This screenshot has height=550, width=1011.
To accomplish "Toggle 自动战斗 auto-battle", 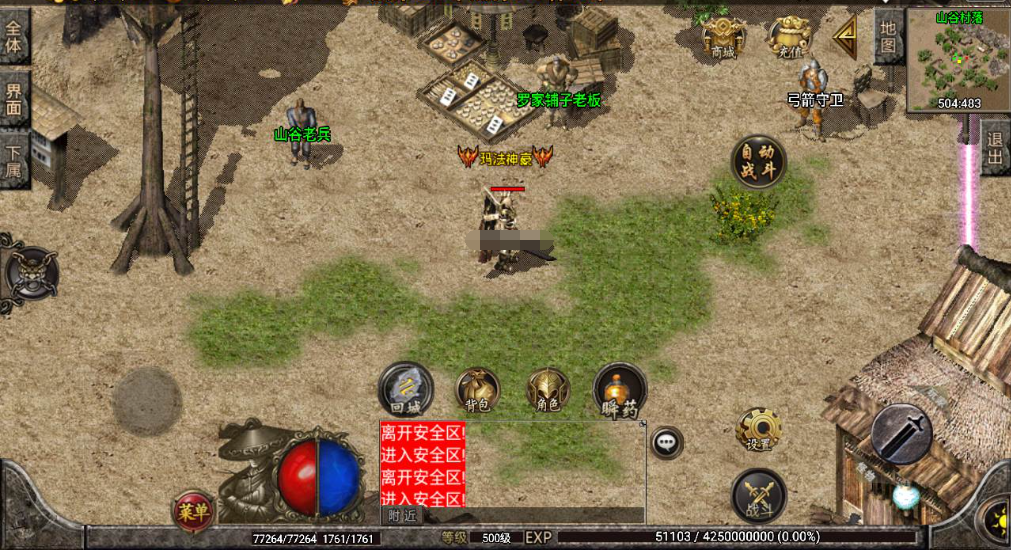I will pos(757,163).
